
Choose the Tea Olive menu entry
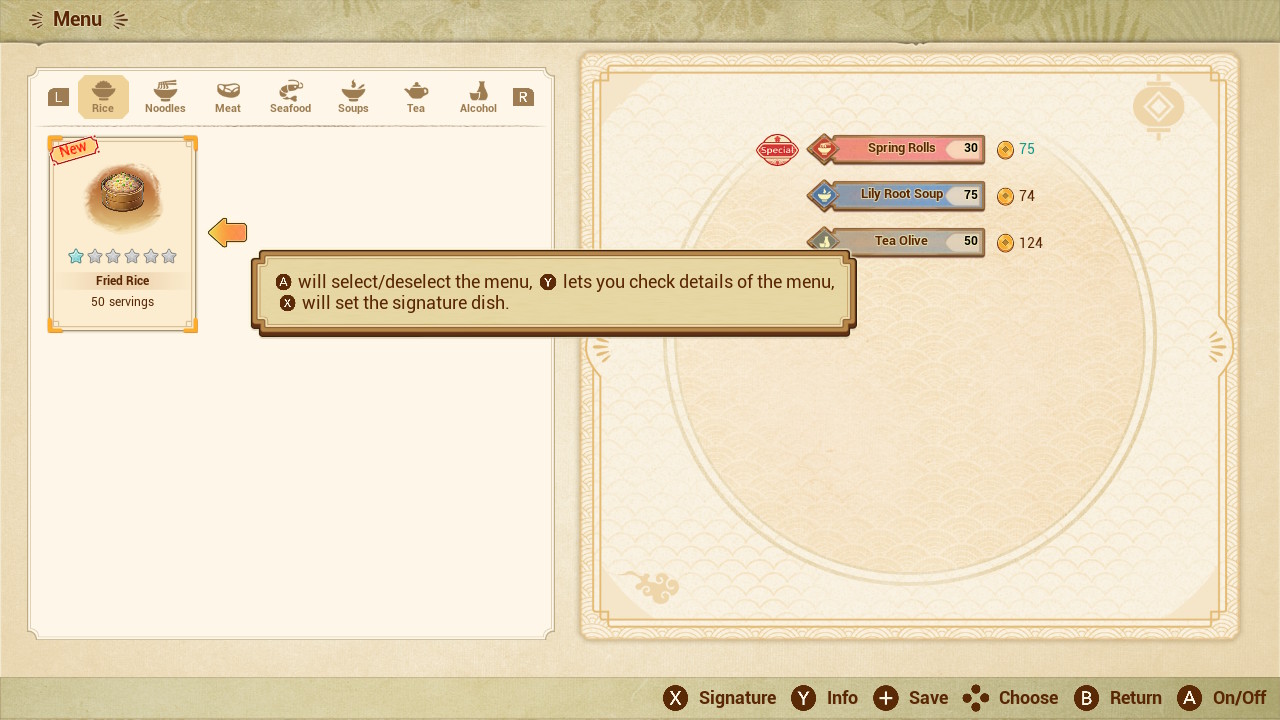click(x=899, y=242)
